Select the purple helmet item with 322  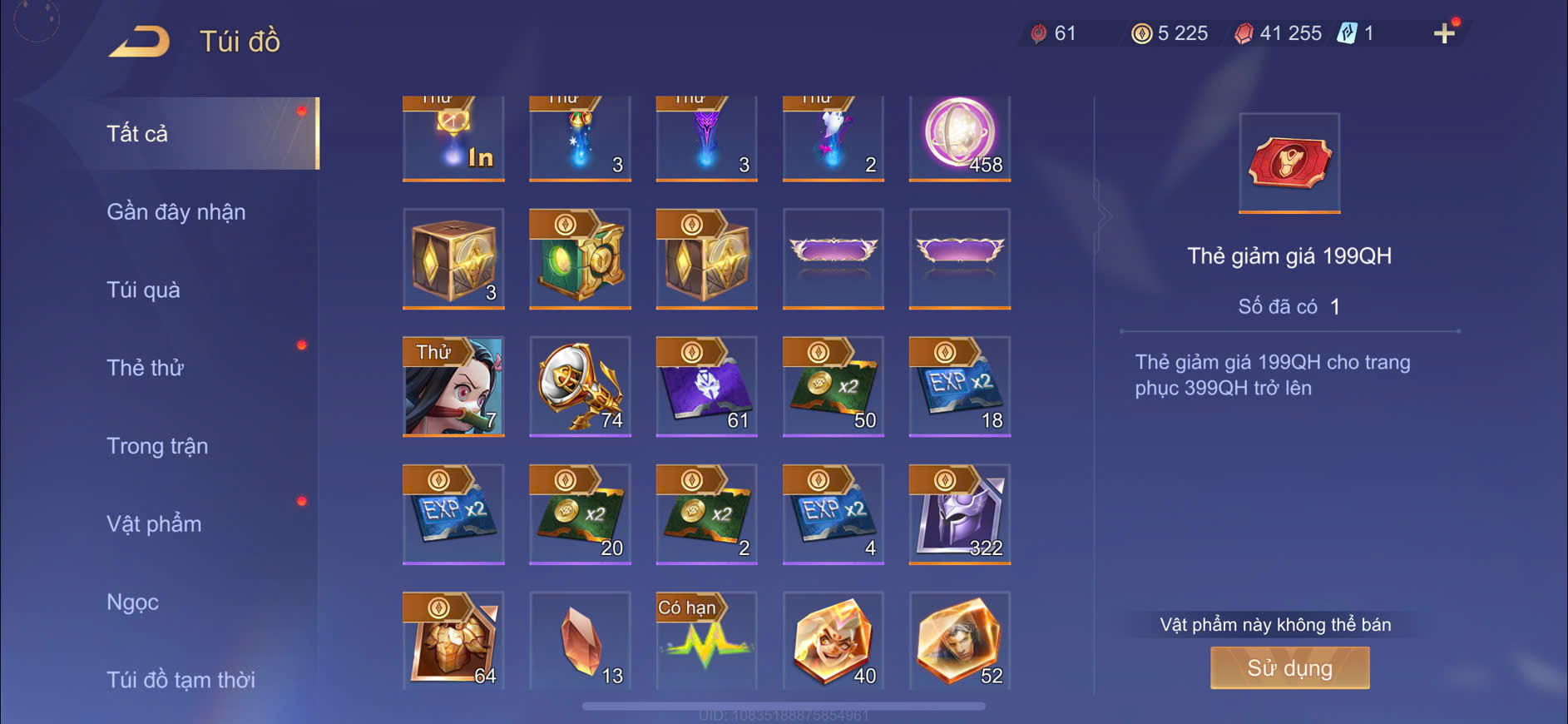pyautogui.click(x=959, y=514)
